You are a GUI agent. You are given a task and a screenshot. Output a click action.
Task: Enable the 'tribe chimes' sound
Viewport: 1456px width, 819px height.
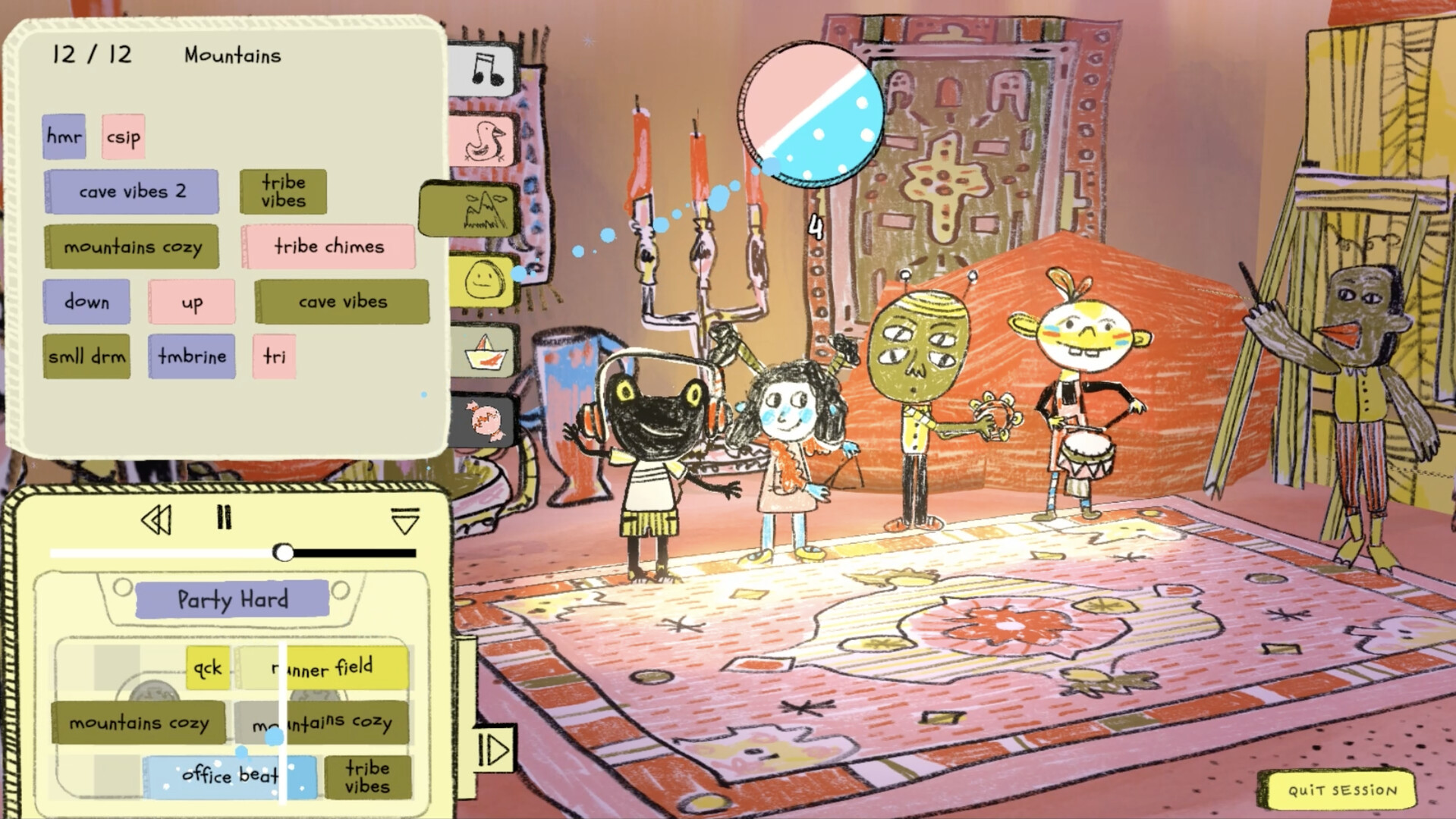click(329, 246)
